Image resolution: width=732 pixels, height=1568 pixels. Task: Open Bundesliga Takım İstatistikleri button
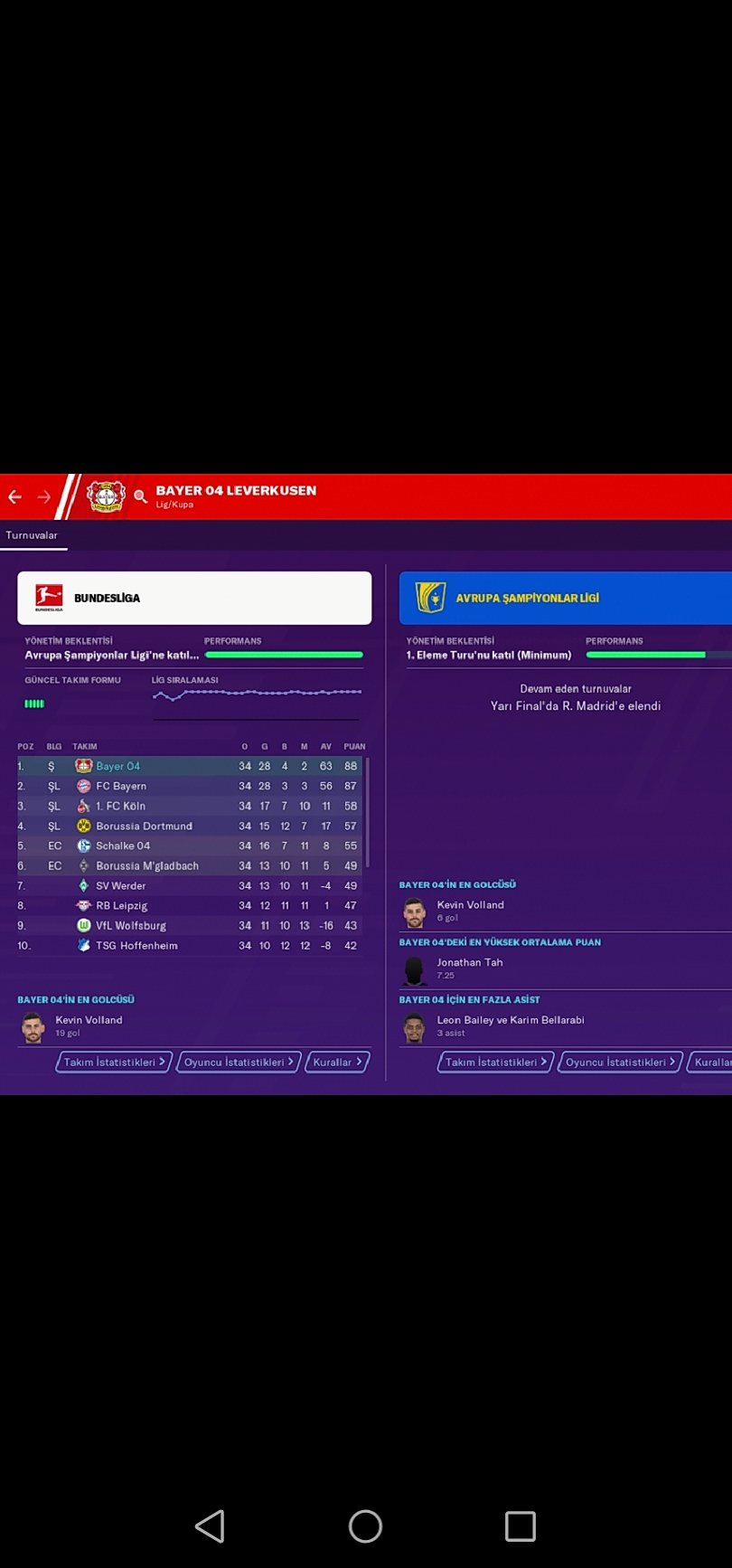pyautogui.click(x=114, y=1062)
